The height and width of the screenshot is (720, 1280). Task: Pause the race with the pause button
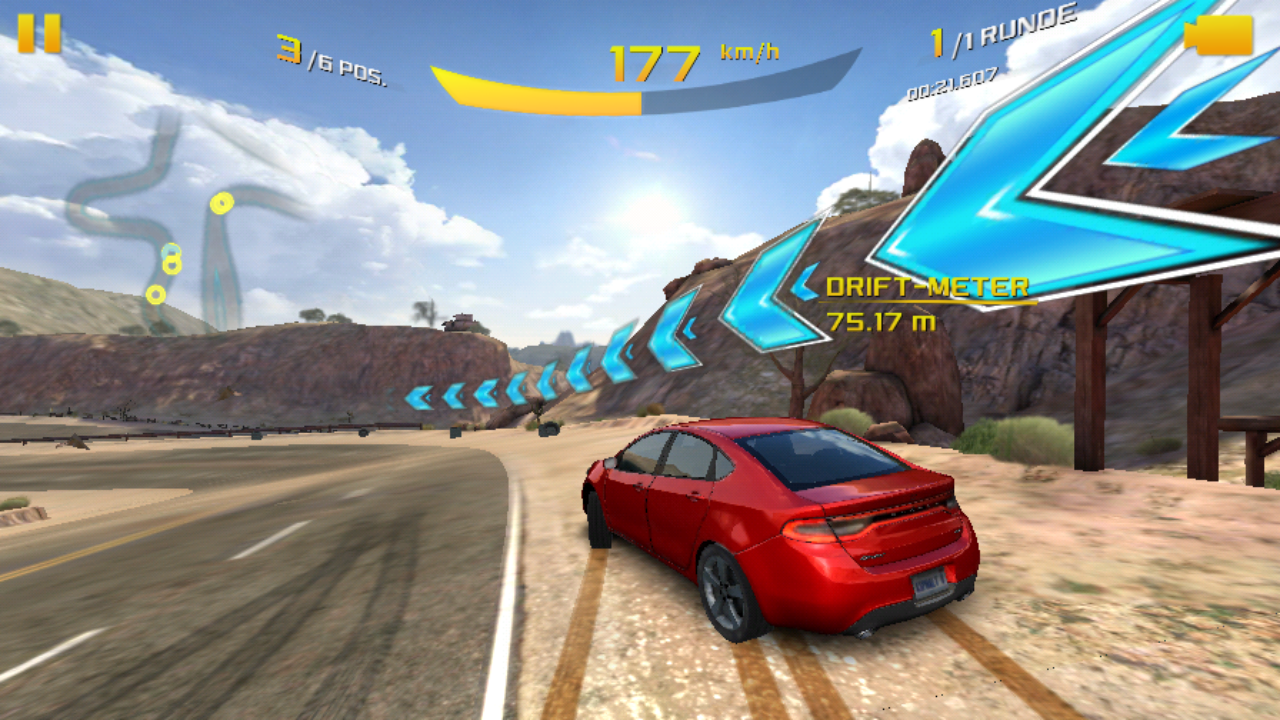39,33
